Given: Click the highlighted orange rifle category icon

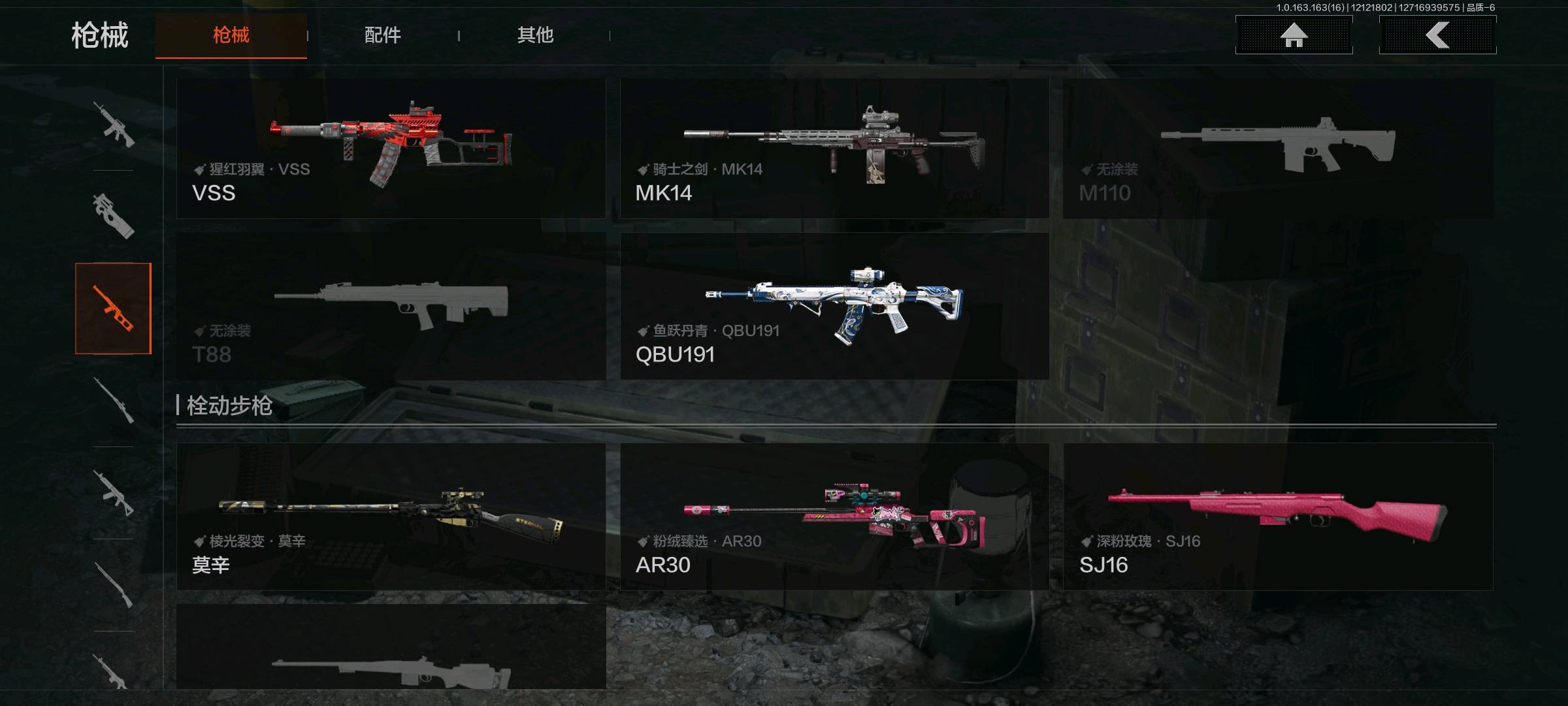Looking at the screenshot, I should point(114,308).
